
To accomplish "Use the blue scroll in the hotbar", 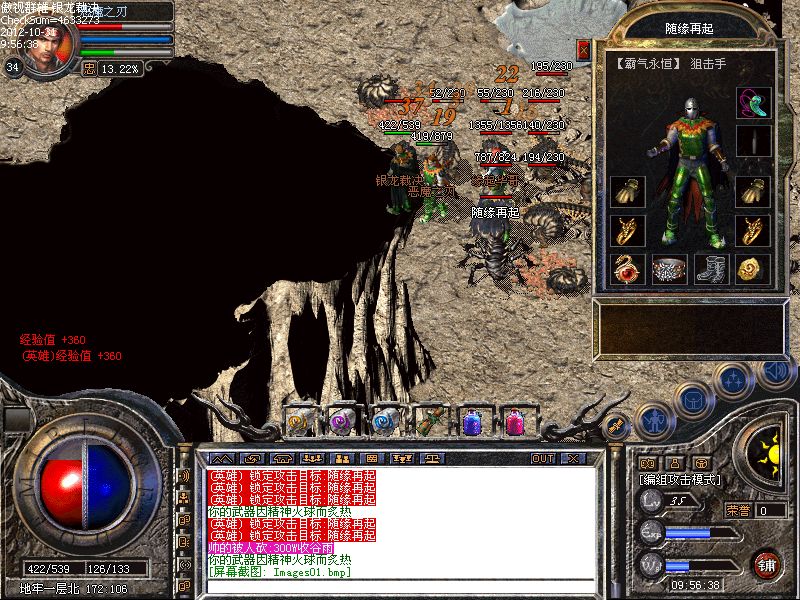I will (x=385, y=420).
